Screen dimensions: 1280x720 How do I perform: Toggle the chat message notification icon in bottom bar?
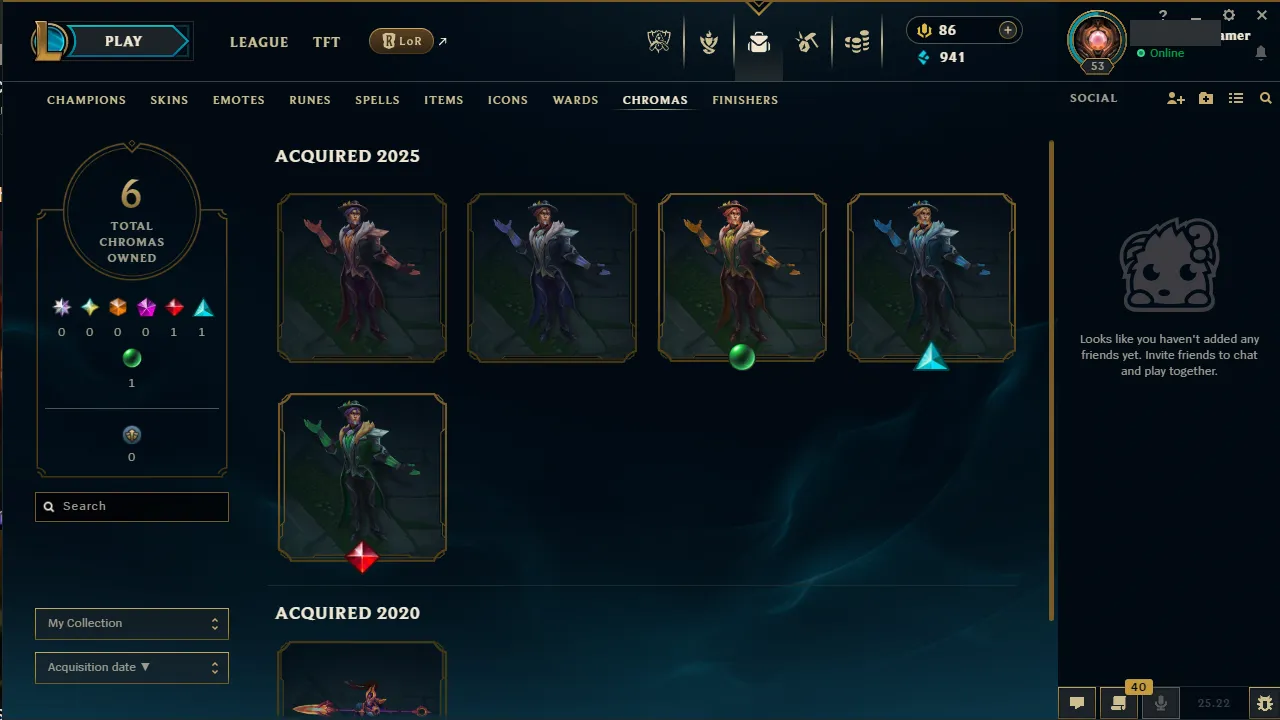pyautogui.click(x=1077, y=703)
